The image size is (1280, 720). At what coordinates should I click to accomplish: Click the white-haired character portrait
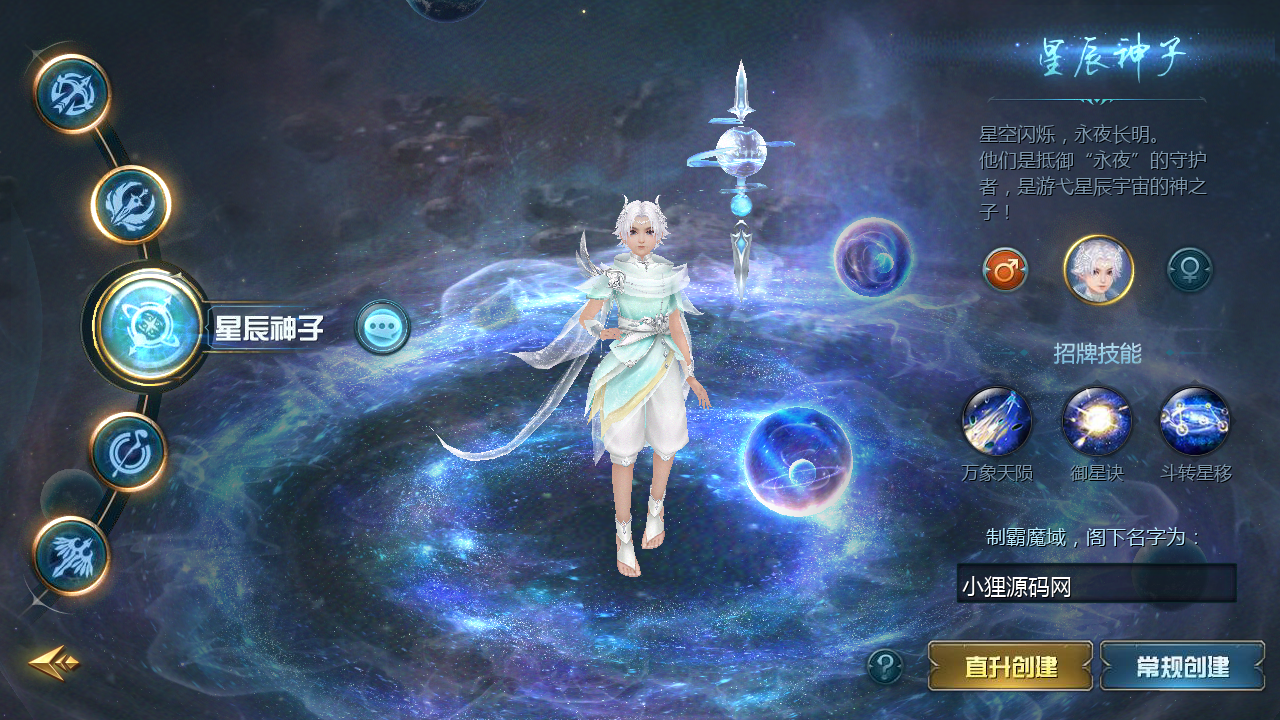point(1098,270)
